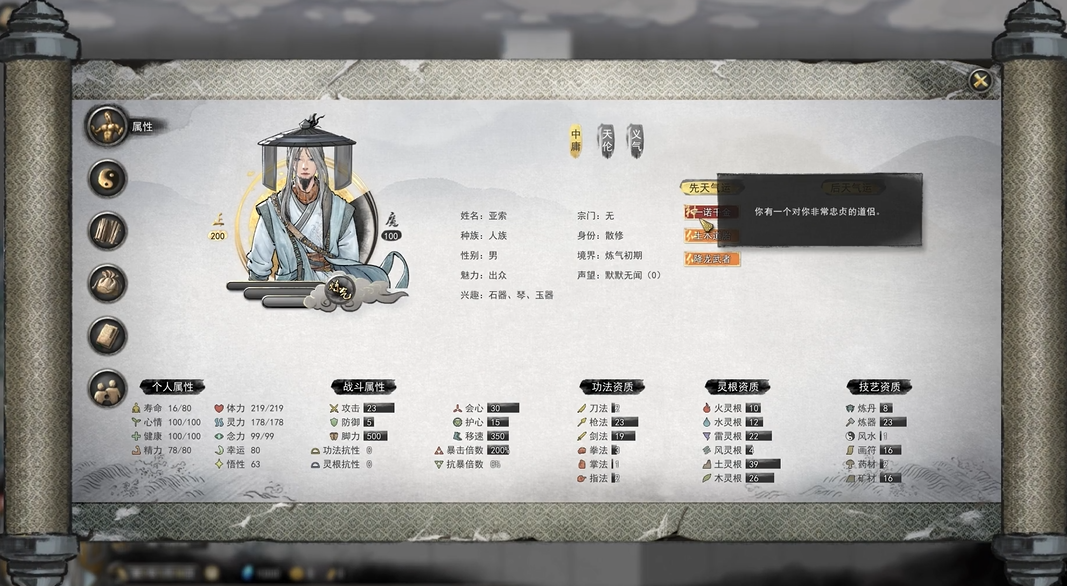
Task: Open the bamboo scrolls tab
Action: 108,231
